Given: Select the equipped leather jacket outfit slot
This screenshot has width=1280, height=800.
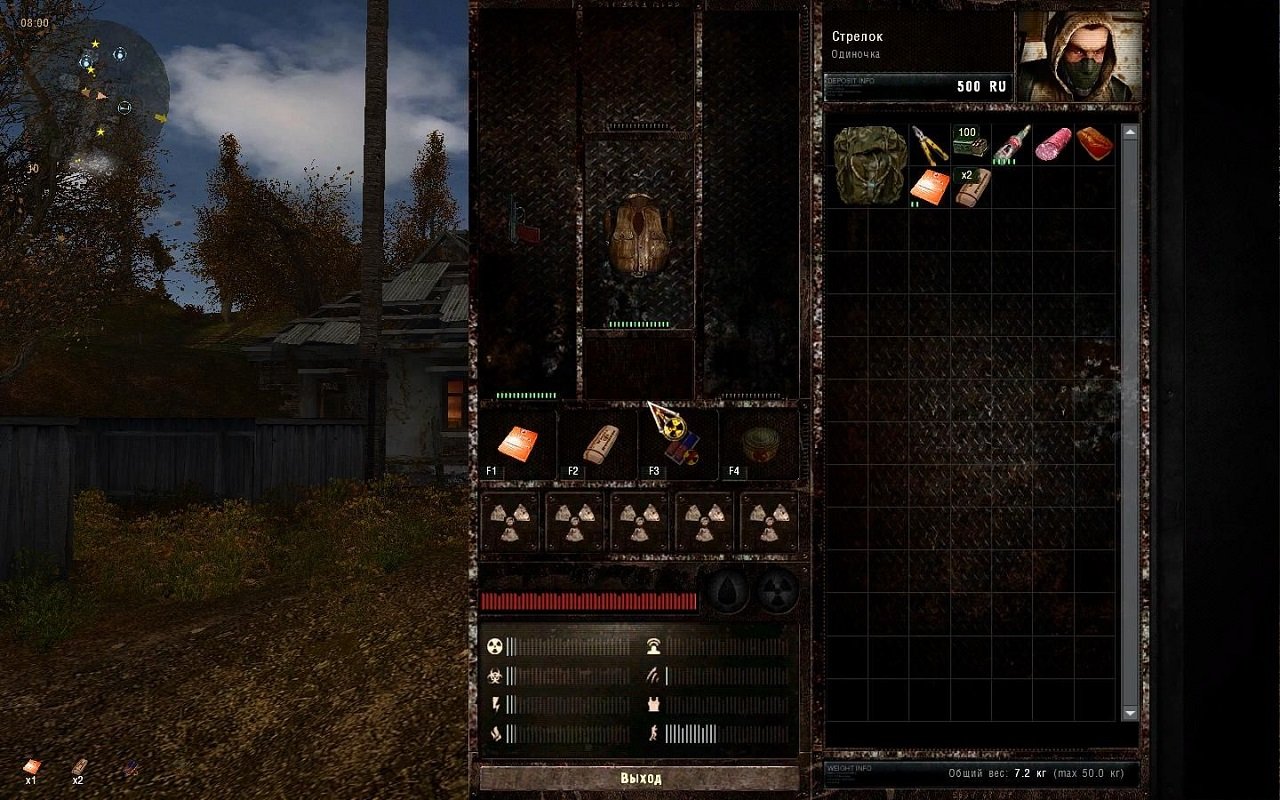Looking at the screenshot, I should click(x=639, y=234).
